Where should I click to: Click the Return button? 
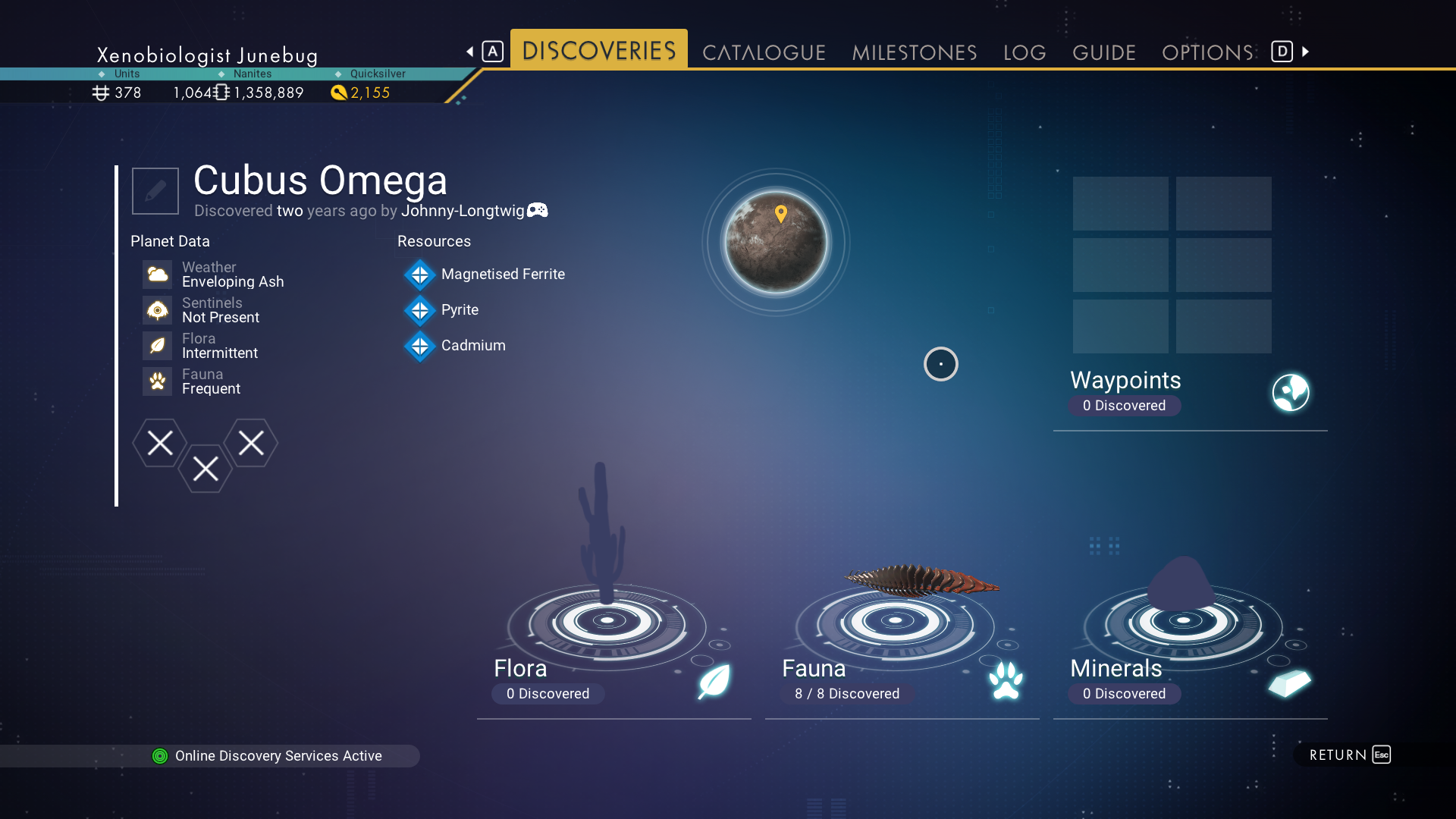(1348, 755)
